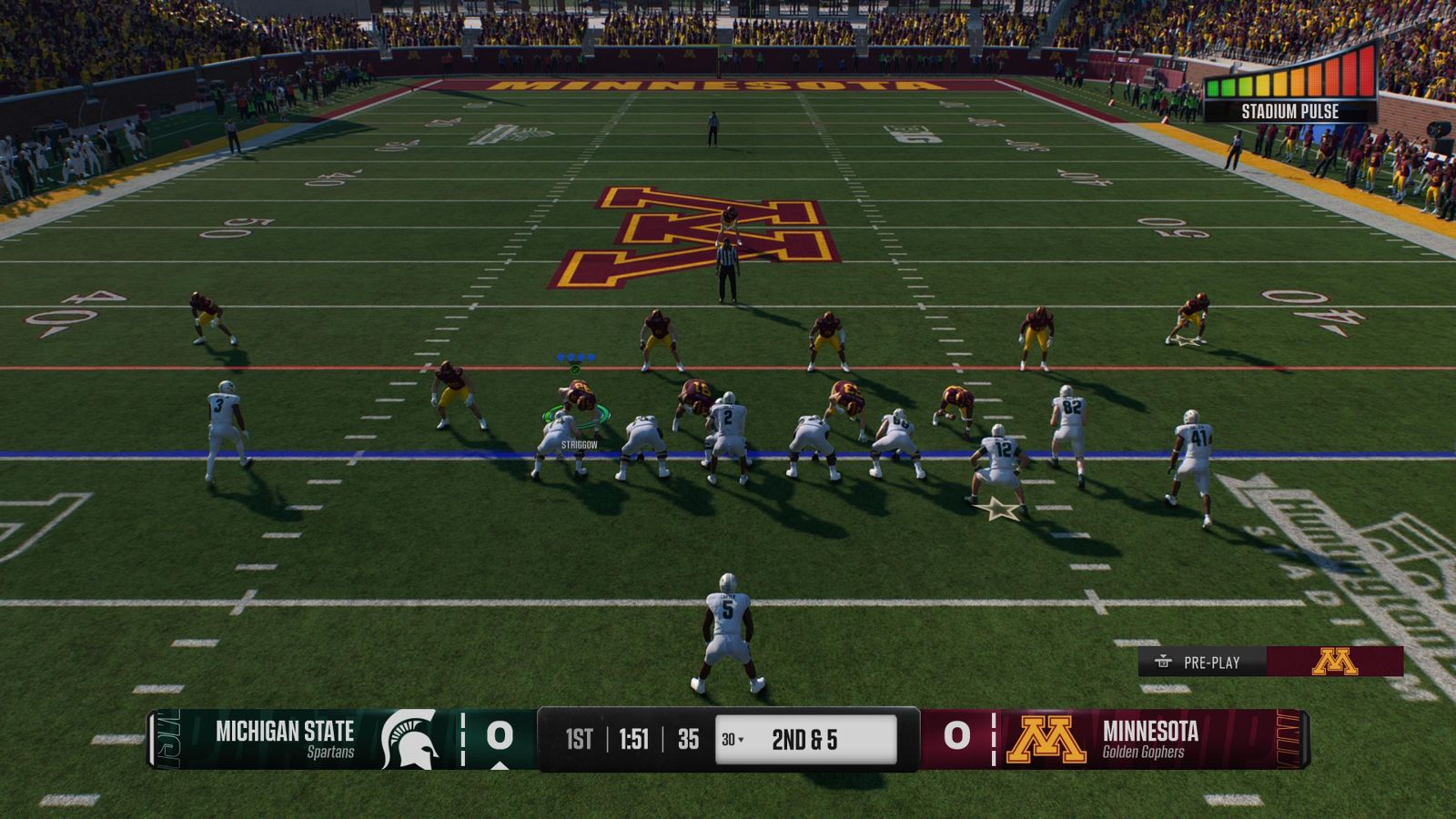Click the game clock showing 1:51
1456x819 pixels.
click(633, 741)
